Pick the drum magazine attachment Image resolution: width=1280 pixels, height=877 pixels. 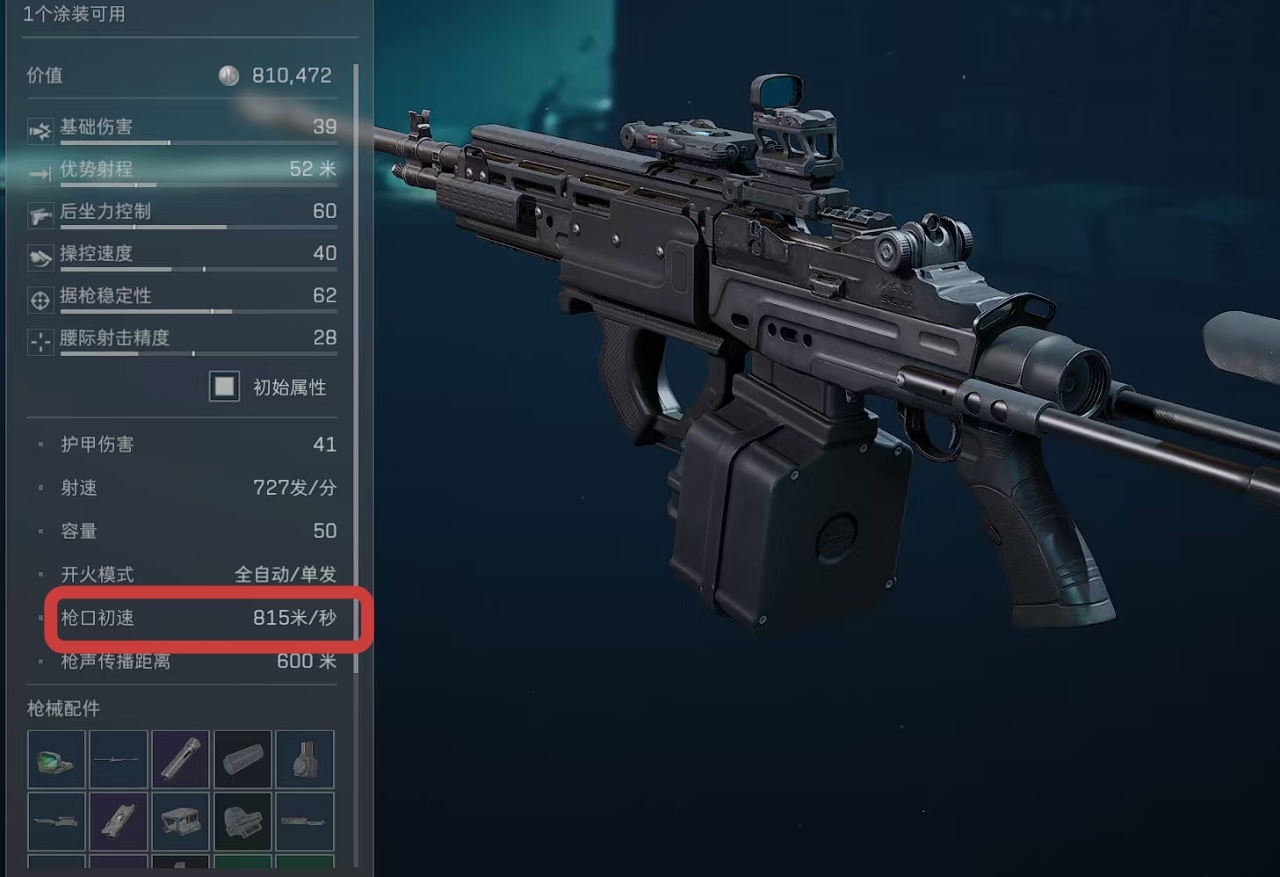tap(304, 760)
